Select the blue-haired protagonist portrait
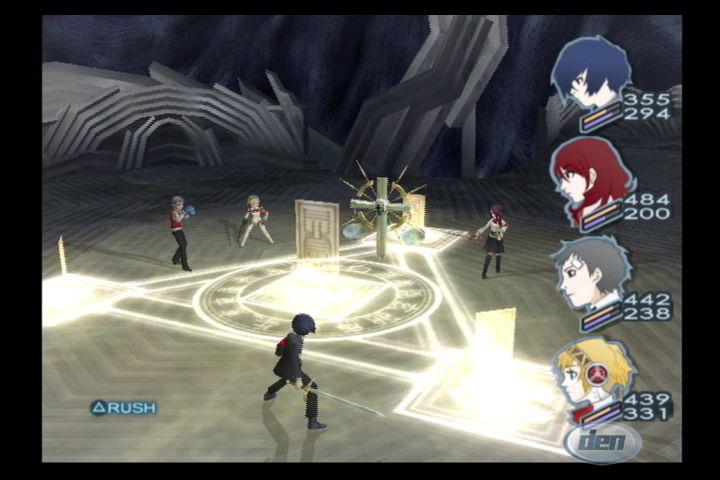 pyautogui.click(x=591, y=72)
